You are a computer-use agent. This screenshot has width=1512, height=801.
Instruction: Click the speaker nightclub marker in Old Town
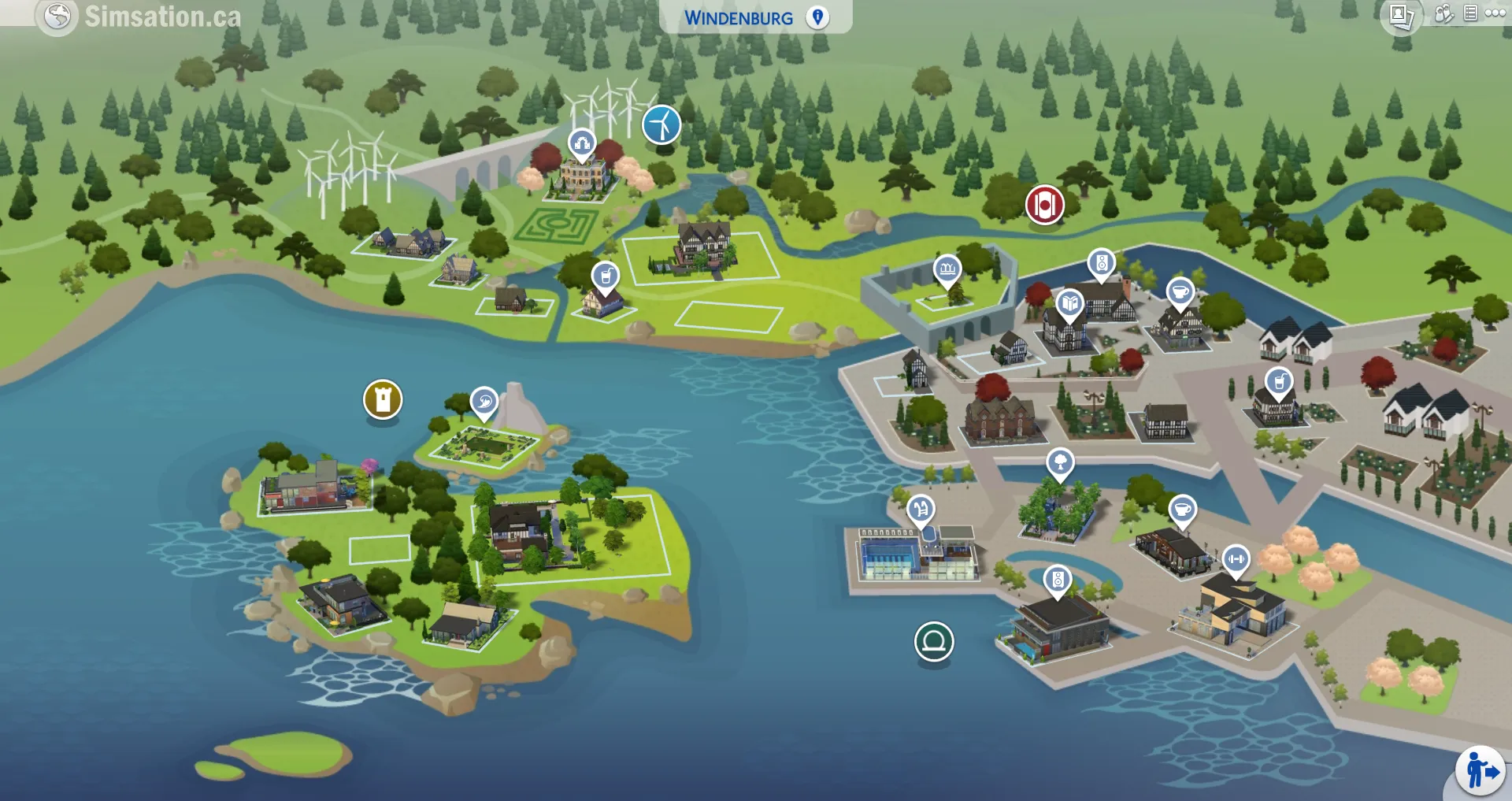(x=1101, y=261)
